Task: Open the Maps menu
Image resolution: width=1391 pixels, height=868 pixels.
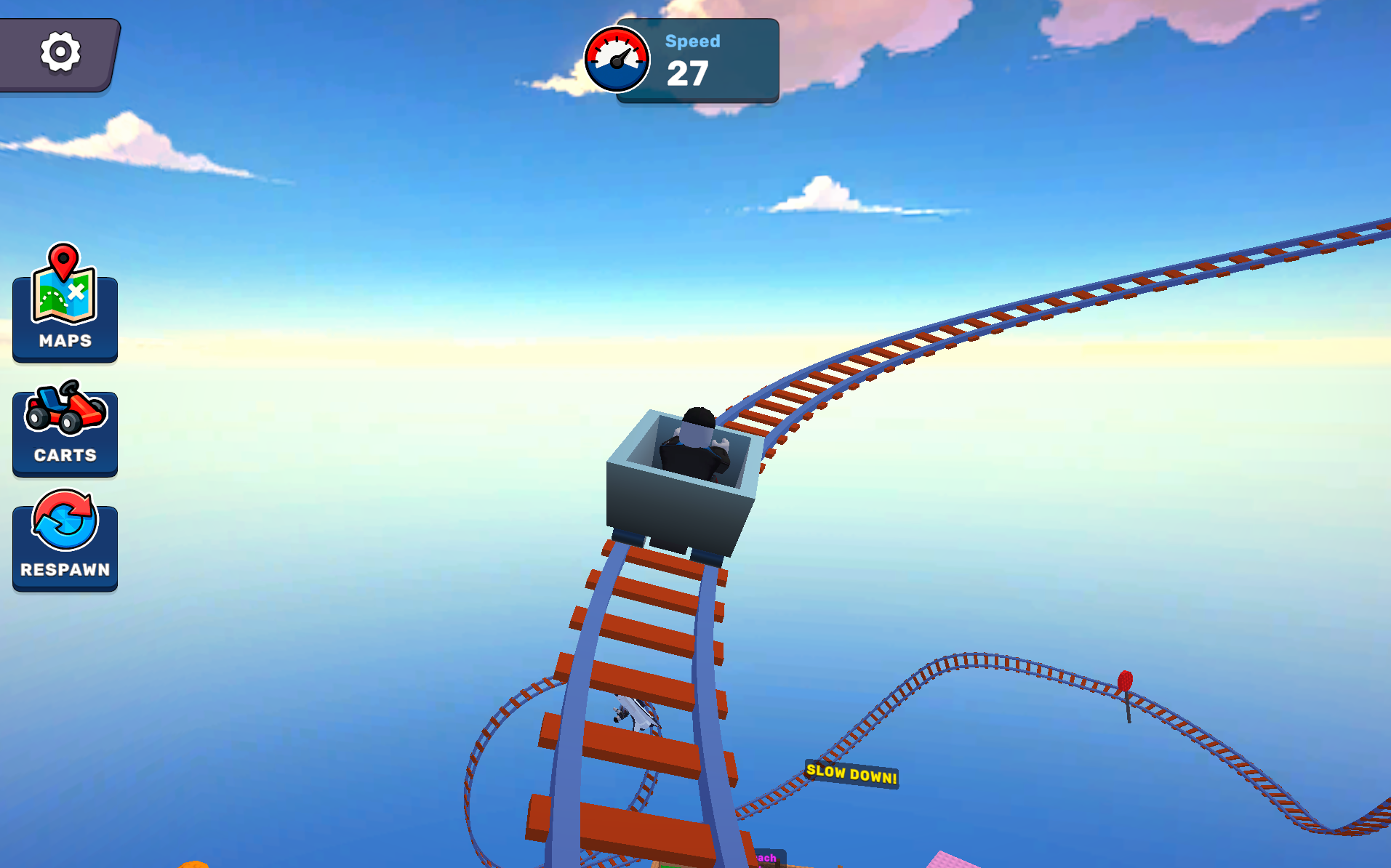Action: click(65, 305)
